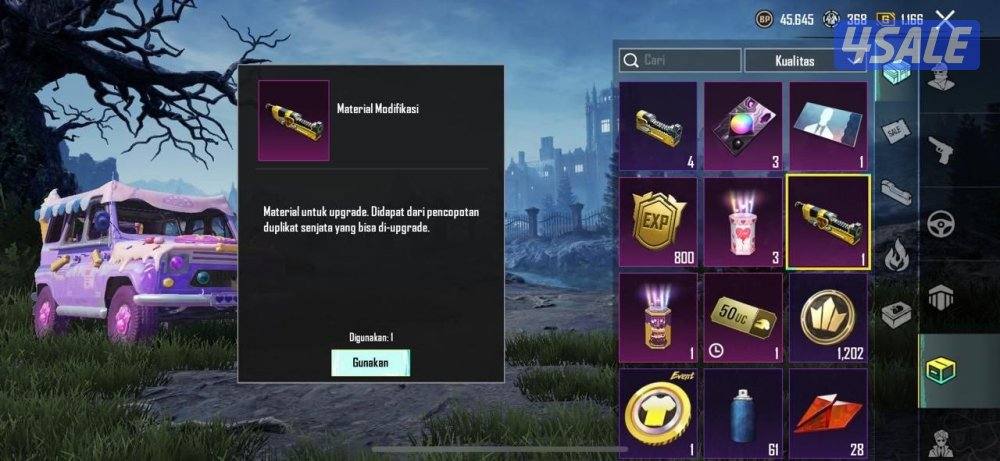This screenshot has height=461, width=1000.
Task: Choose the silver crown coin with 1,202
Action: pos(828,317)
